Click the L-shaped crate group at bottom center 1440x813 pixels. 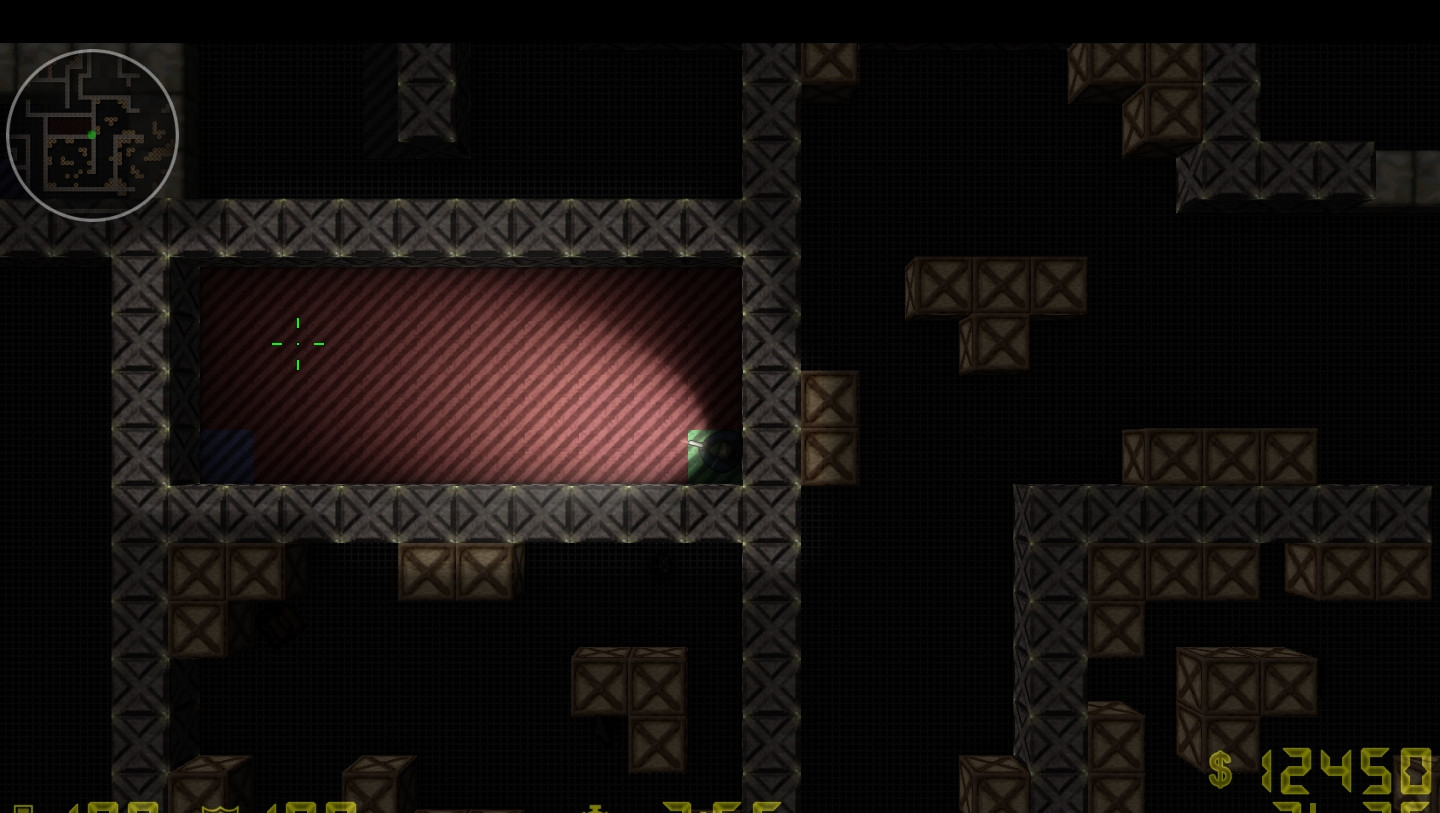pos(630,700)
